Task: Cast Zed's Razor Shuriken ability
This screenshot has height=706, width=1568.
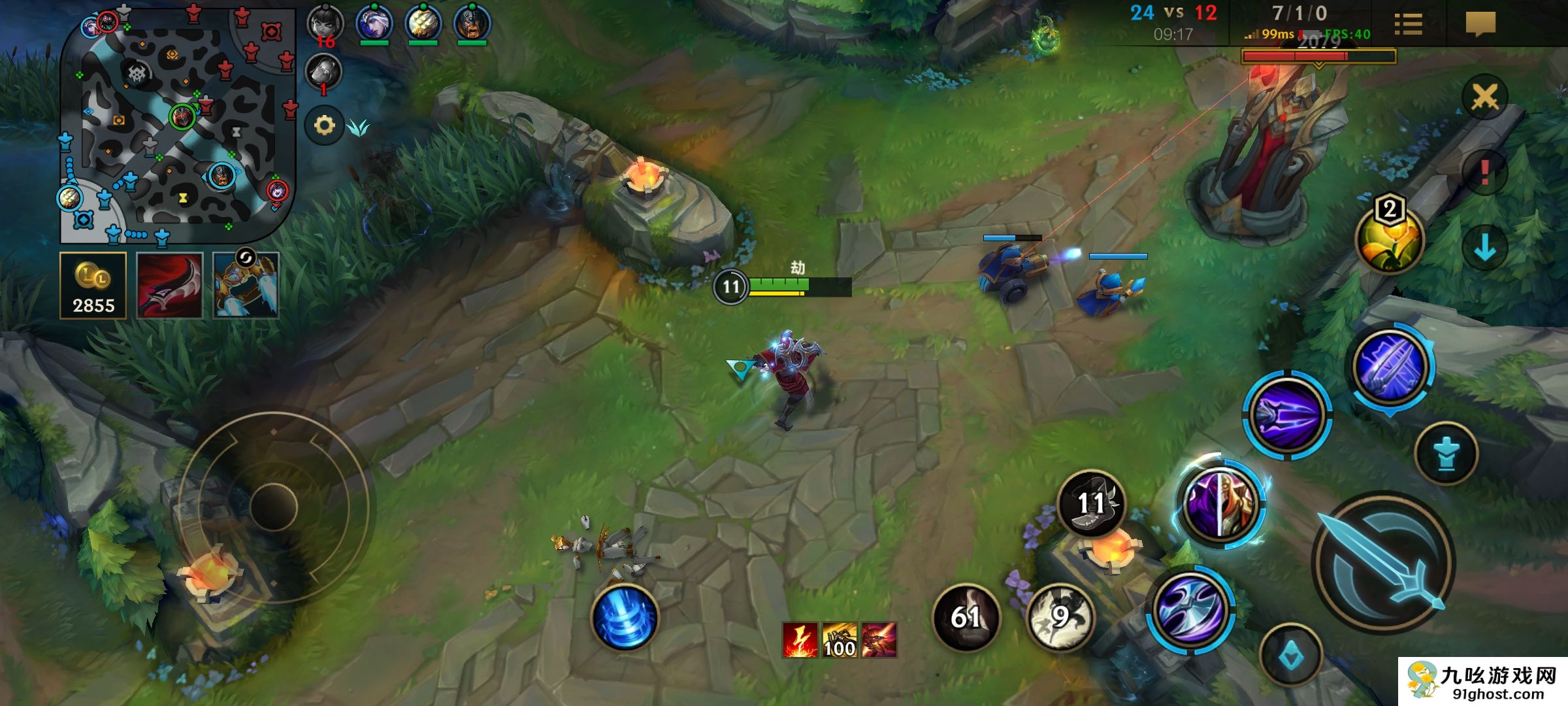Action: (1190, 609)
